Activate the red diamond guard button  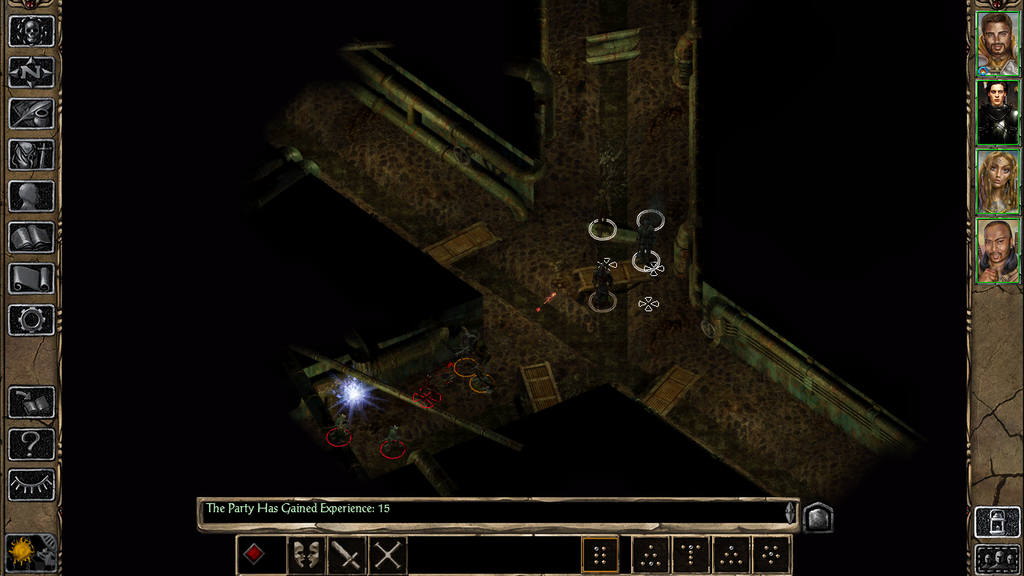(x=255, y=554)
